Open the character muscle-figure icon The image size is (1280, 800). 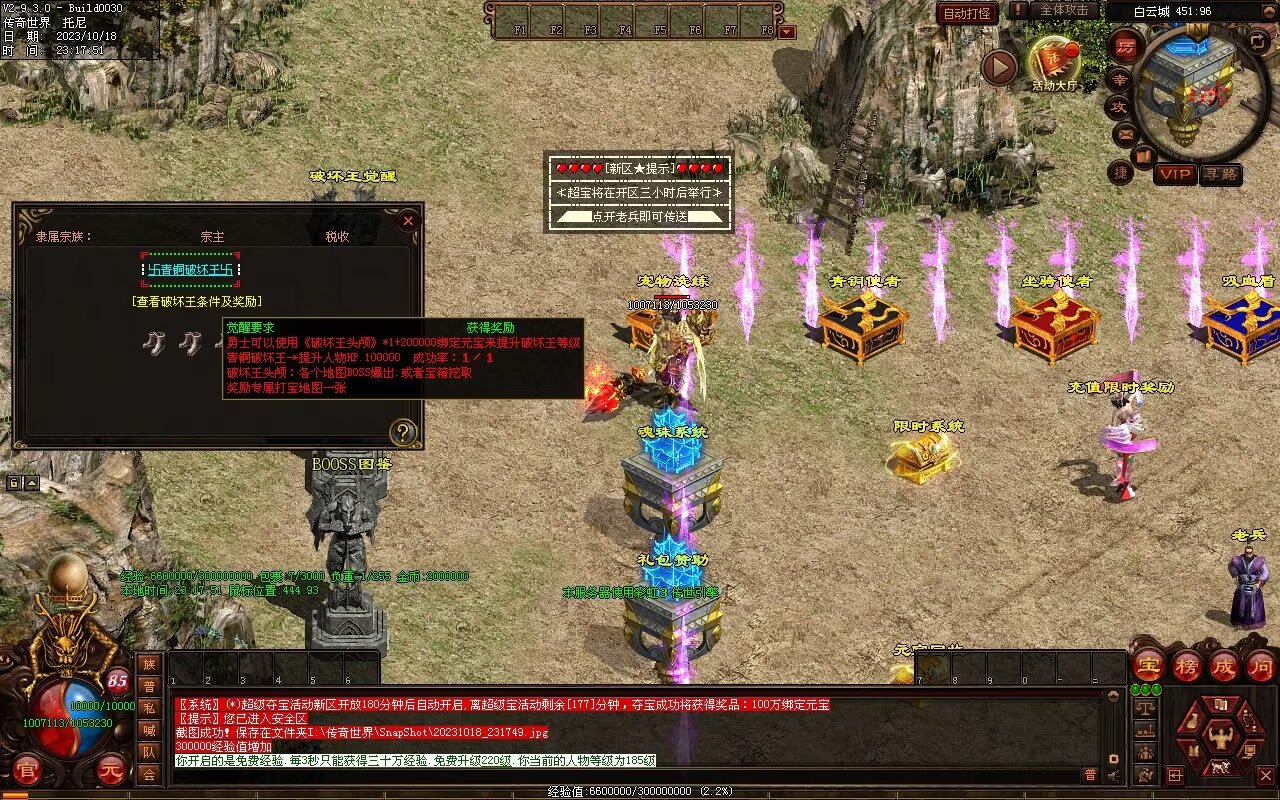(1219, 738)
